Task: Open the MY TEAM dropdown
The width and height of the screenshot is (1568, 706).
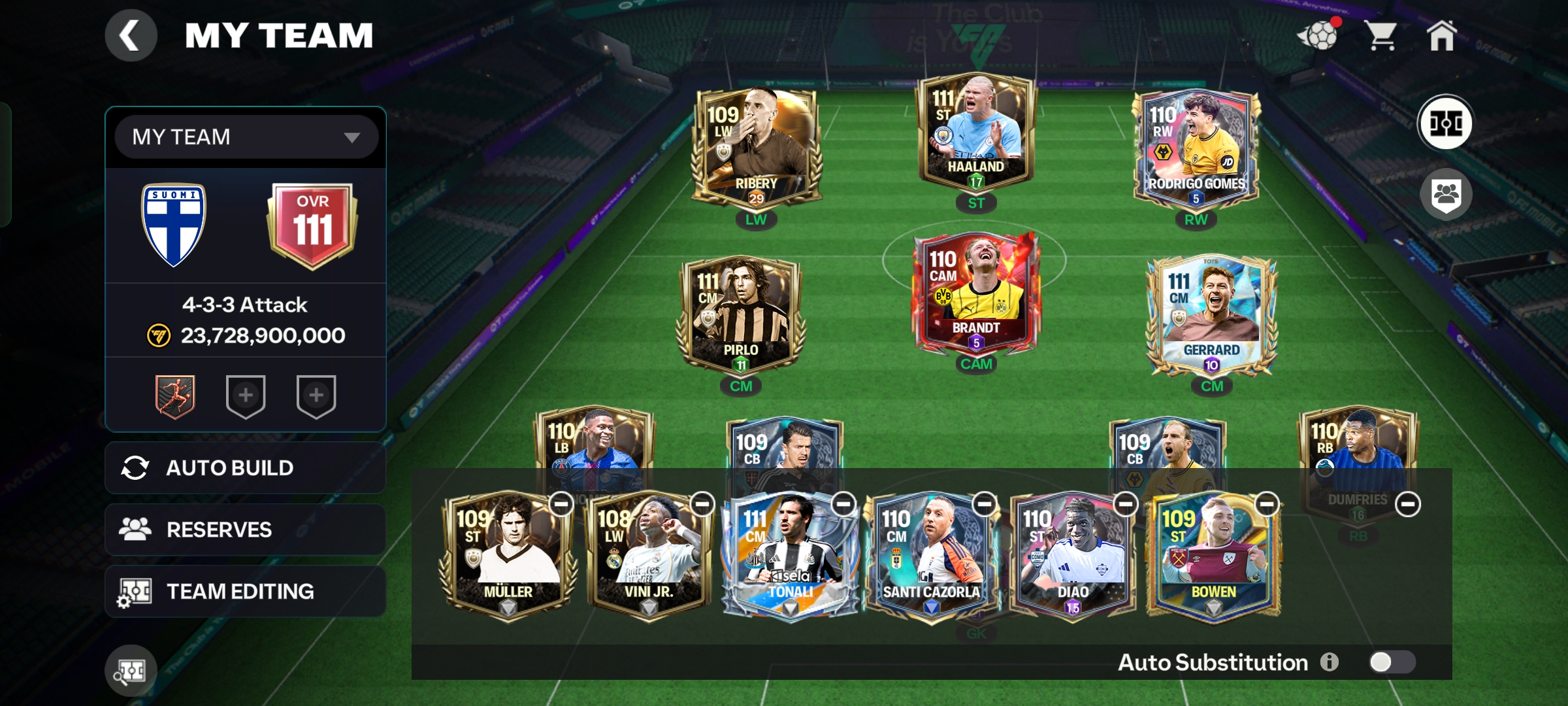Action: coord(246,137)
